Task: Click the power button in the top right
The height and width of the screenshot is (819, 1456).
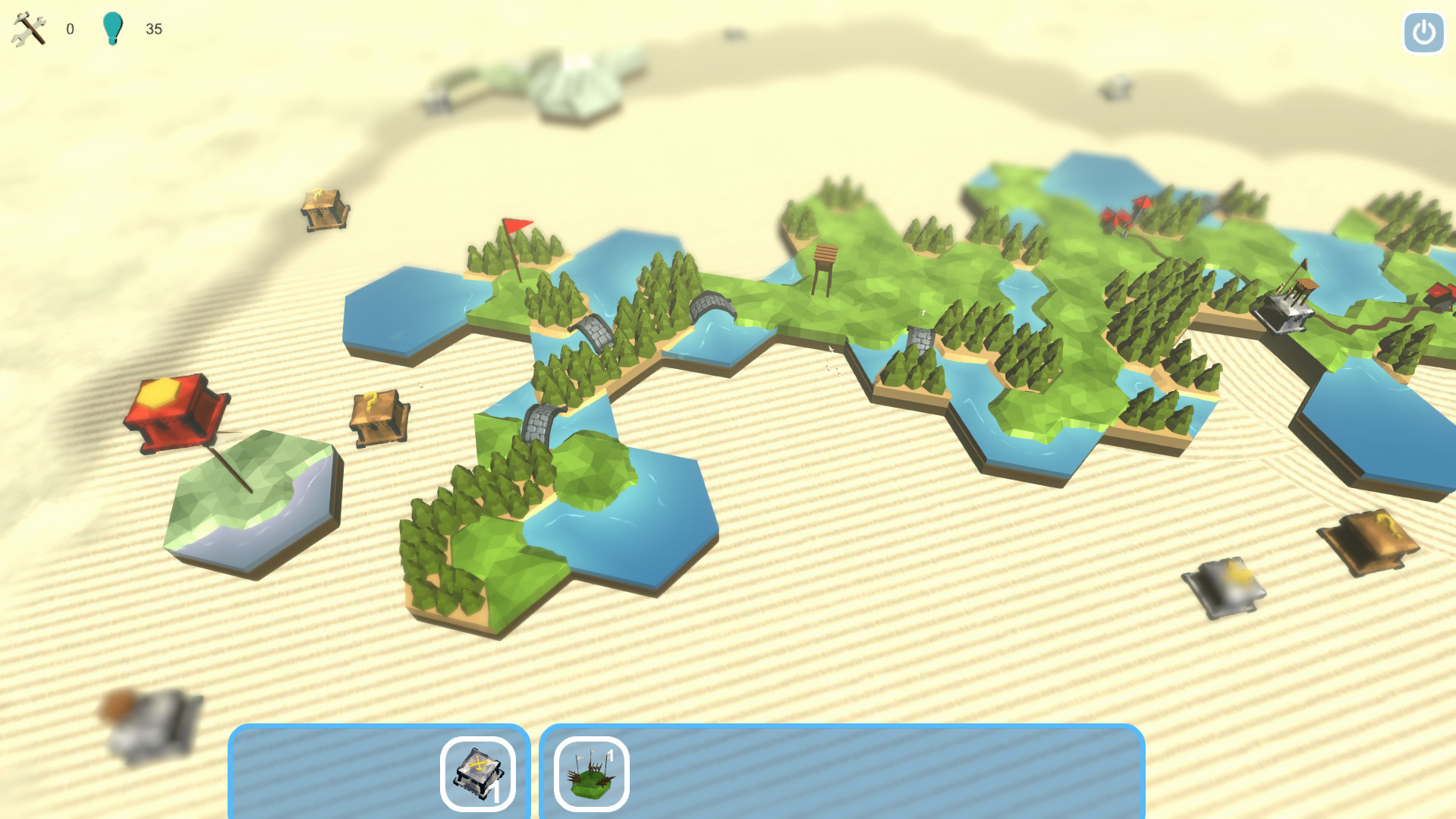Action: 1423,33
